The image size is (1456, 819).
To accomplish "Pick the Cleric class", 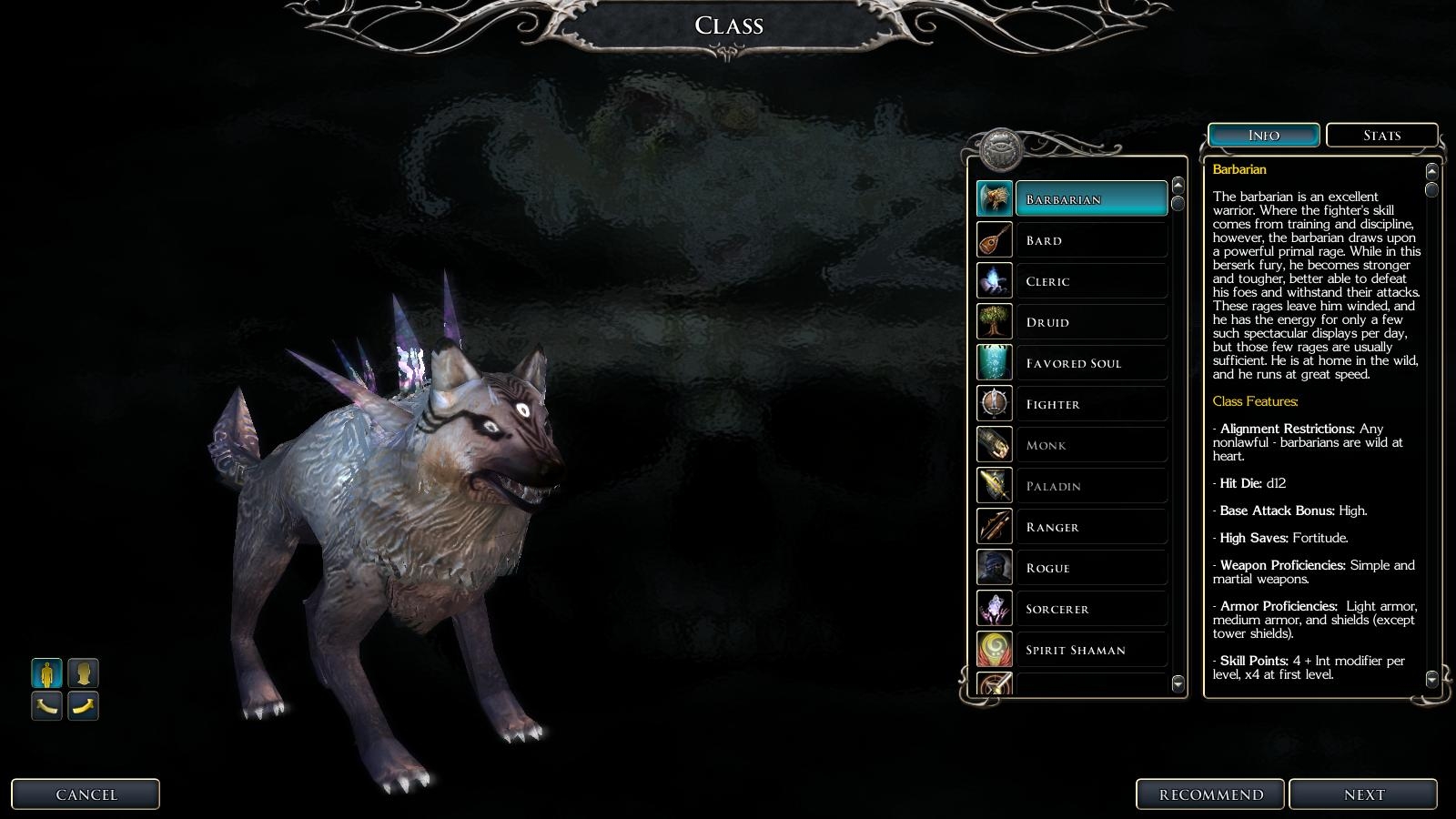I will click(x=1090, y=281).
